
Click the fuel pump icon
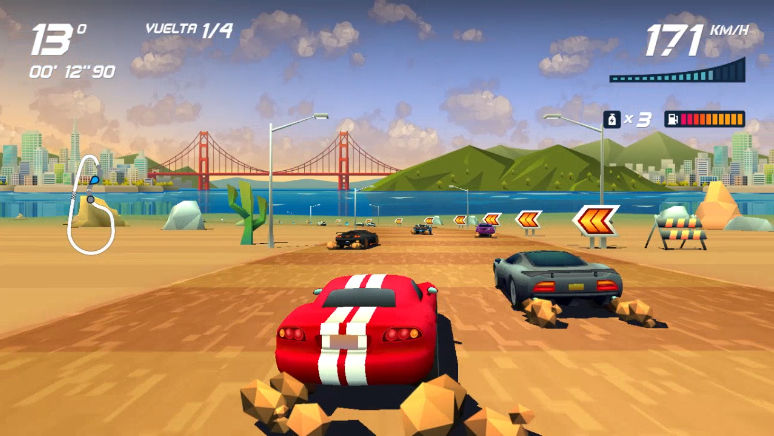674,119
